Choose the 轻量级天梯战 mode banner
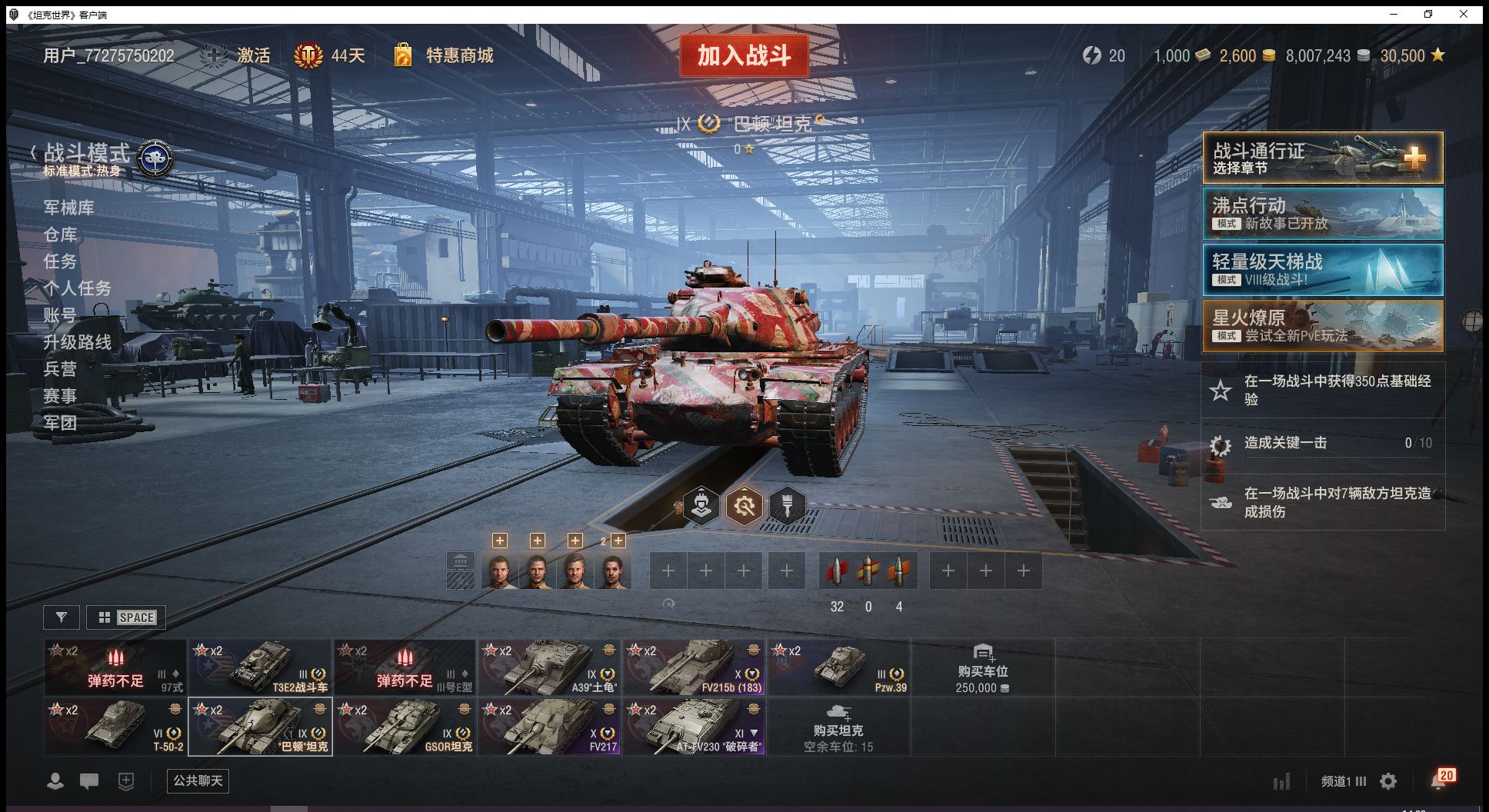Screen dimensions: 1489x812 [1322, 270]
